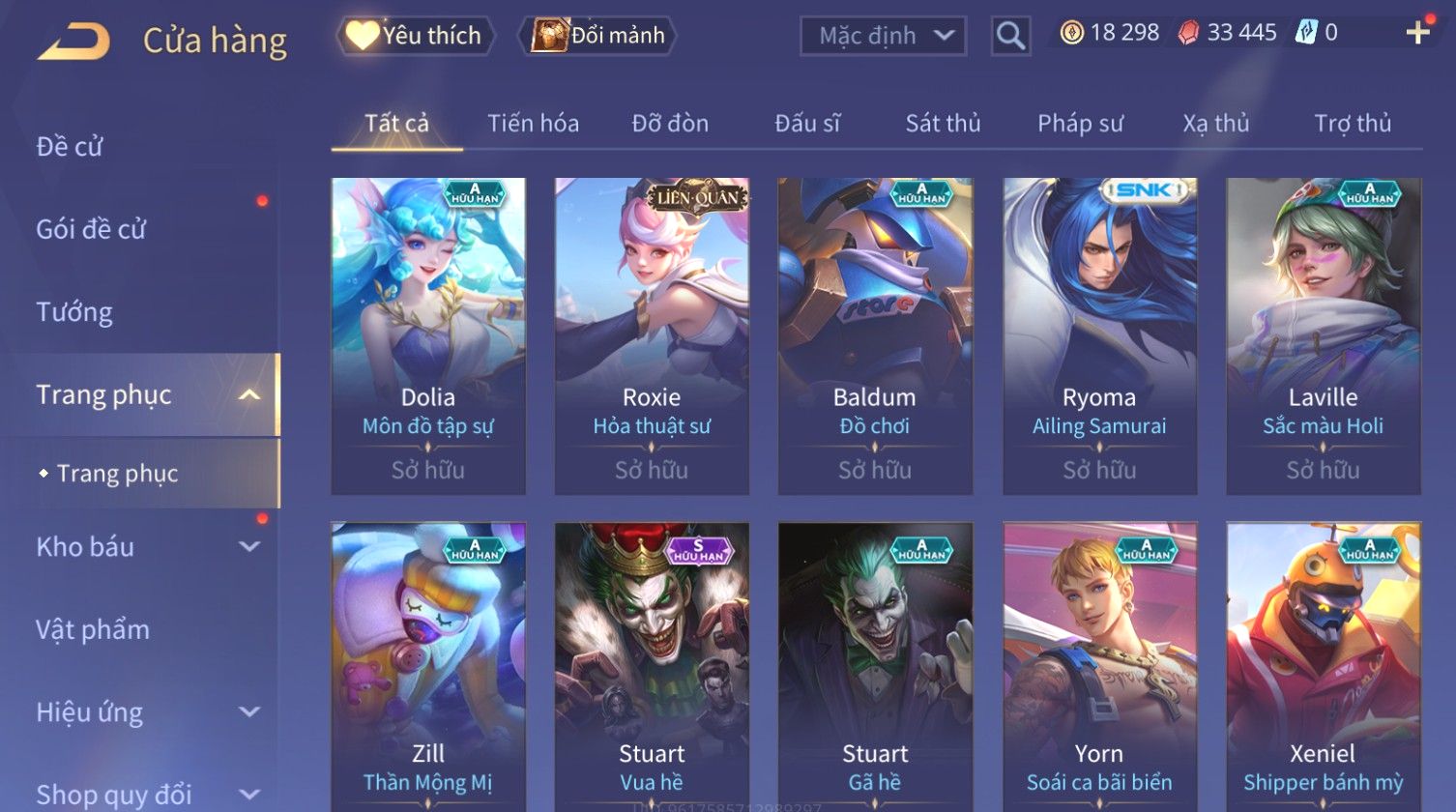Click the magnifying glass search button
1456x812 pixels.
[1010, 37]
